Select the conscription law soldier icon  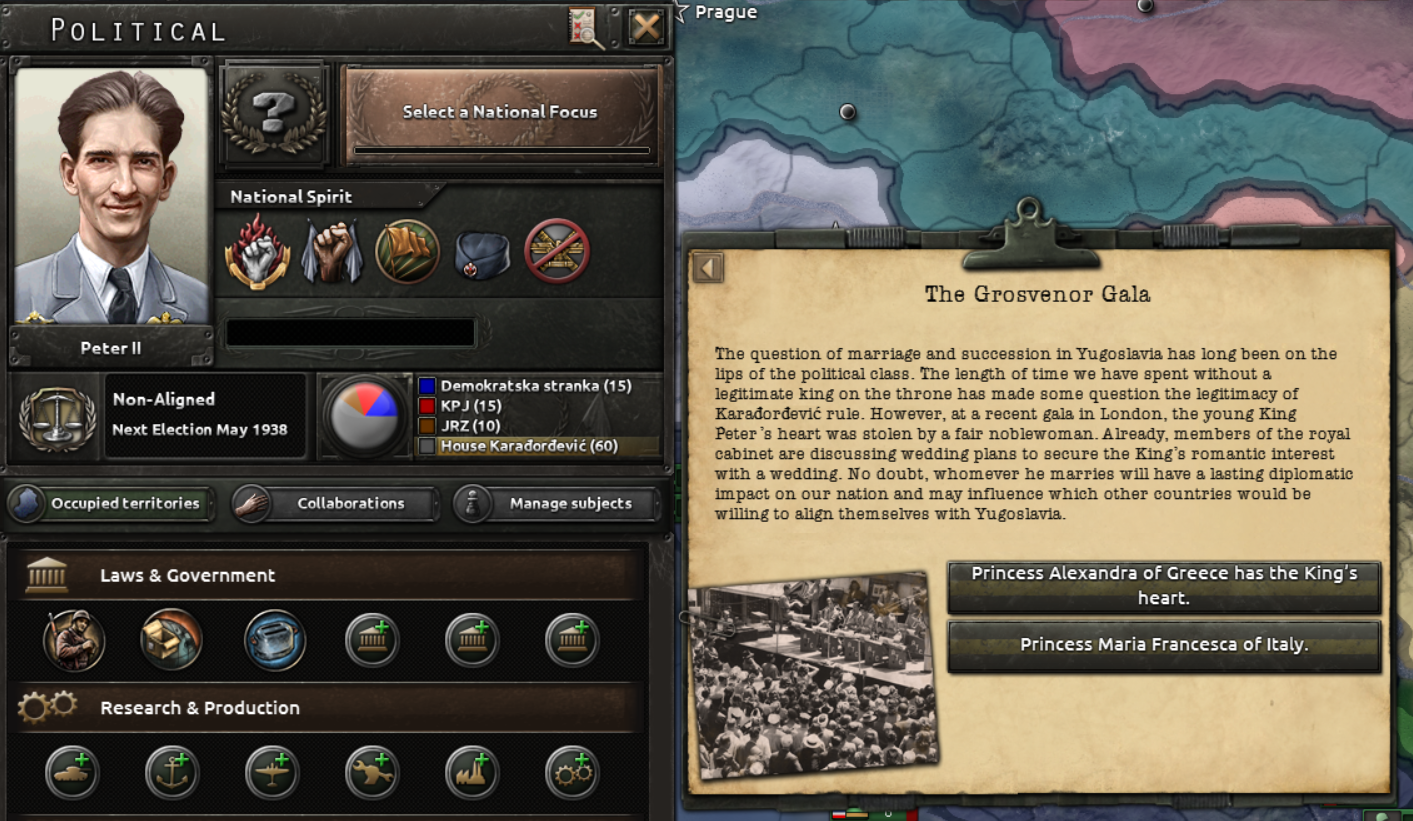pyautogui.click(x=74, y=640)
